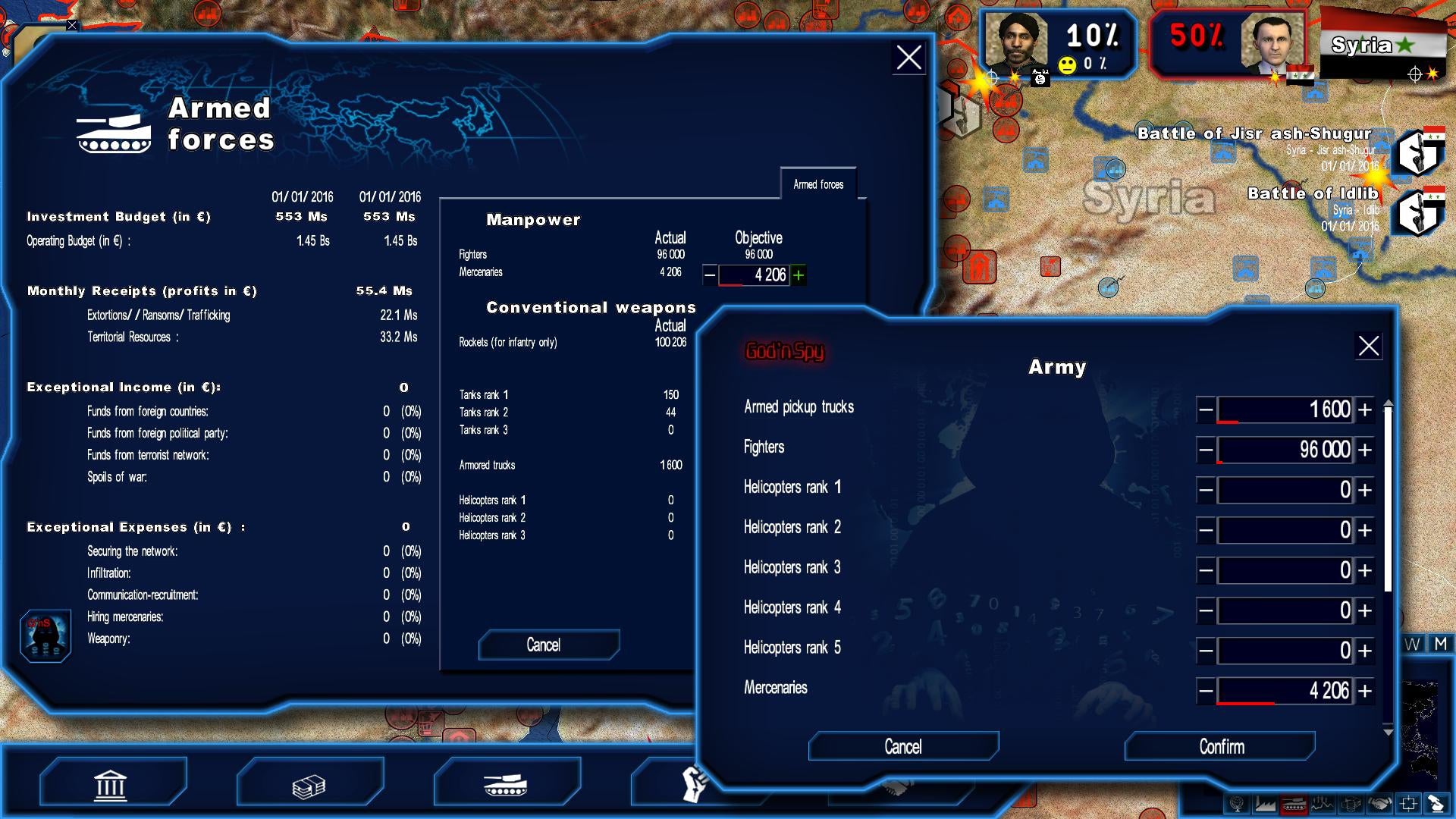The image size is (1456, 819).
Task: Click the M button on the right edge
Action: click(1441, 646)
